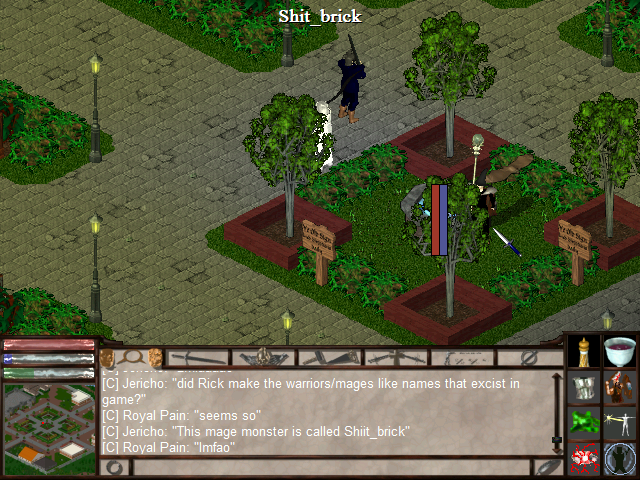
Task: Select the yellow potion bottle slot
Action: click(585, 351)
